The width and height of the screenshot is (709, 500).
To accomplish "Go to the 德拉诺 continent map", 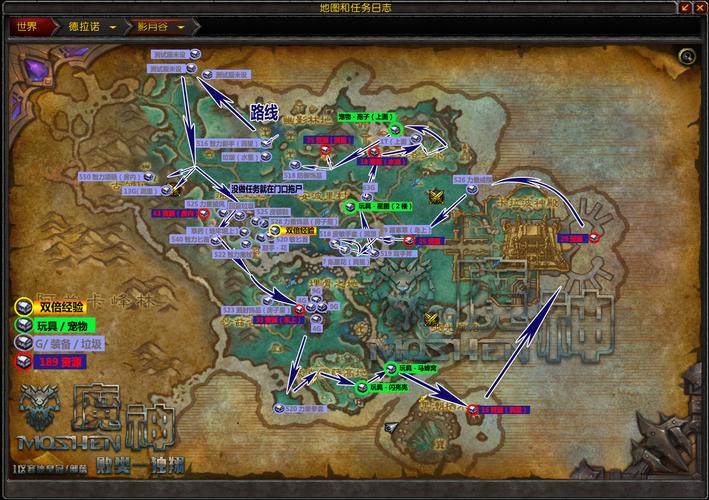I will 83,27.
